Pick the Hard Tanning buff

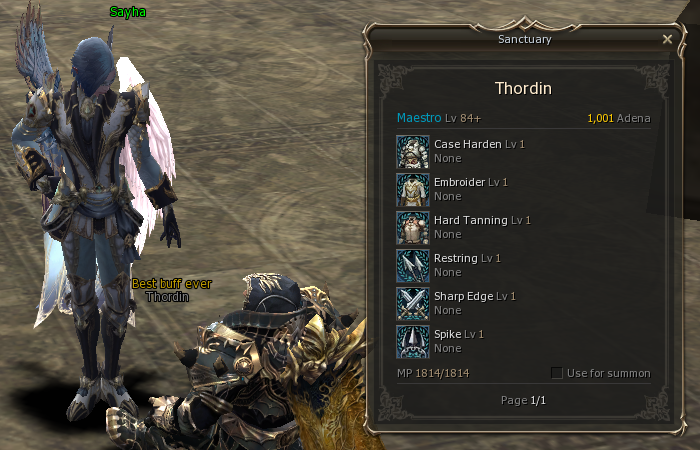point(413,227)
